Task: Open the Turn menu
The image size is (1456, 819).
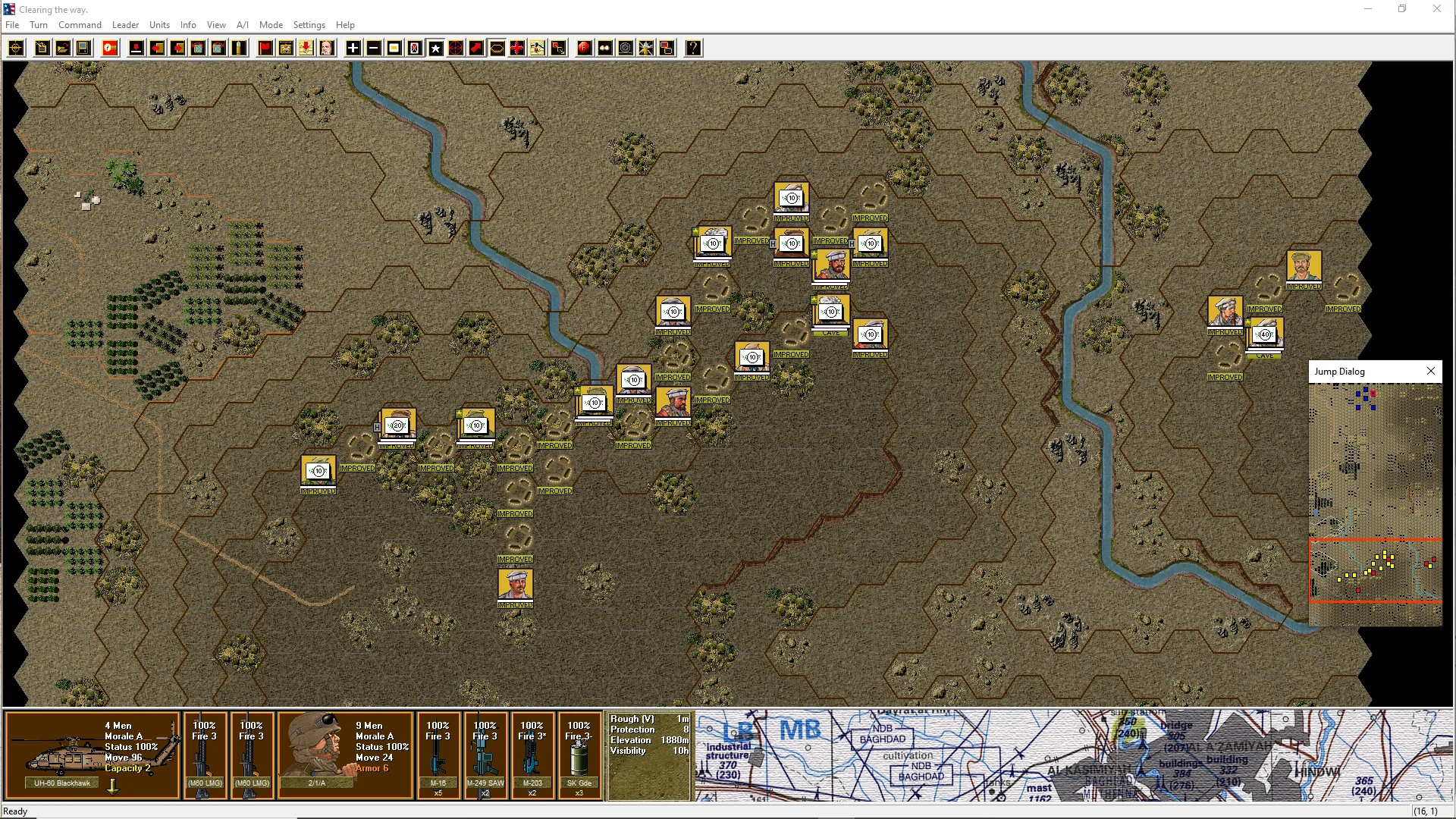Action: pos(39,25)
